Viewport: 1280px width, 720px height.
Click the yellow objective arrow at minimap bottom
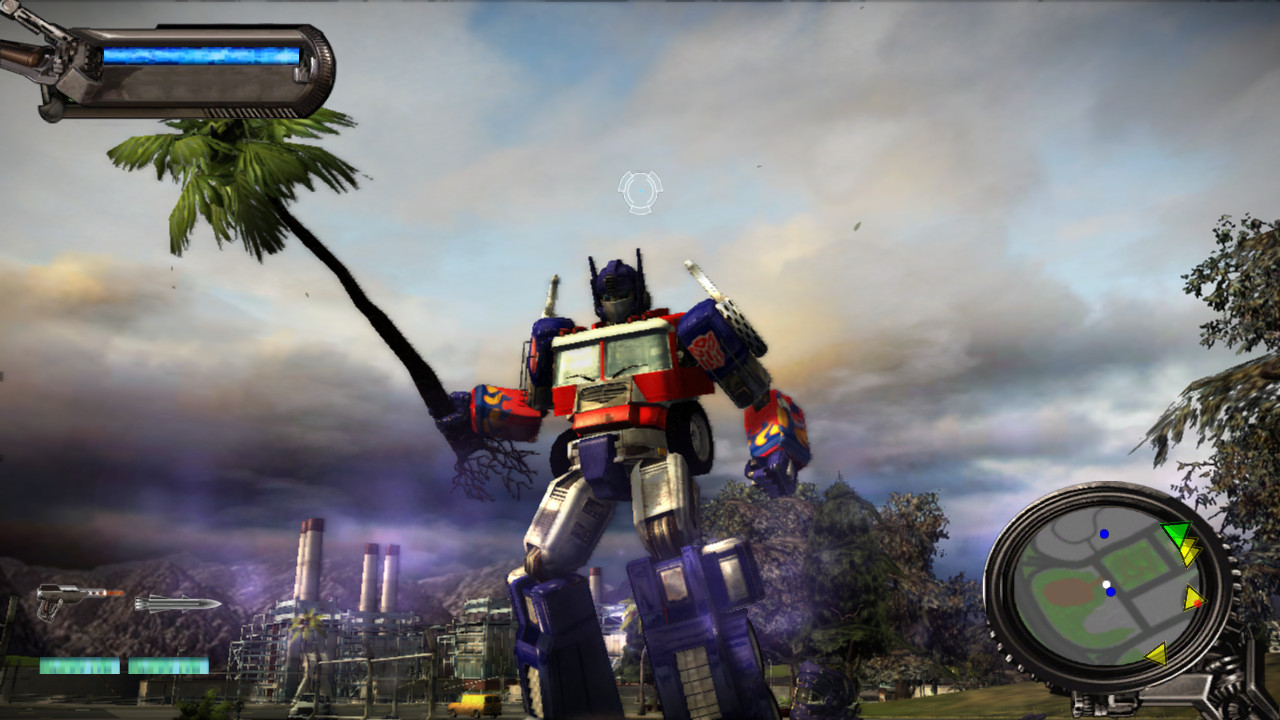click(1157, 655)
